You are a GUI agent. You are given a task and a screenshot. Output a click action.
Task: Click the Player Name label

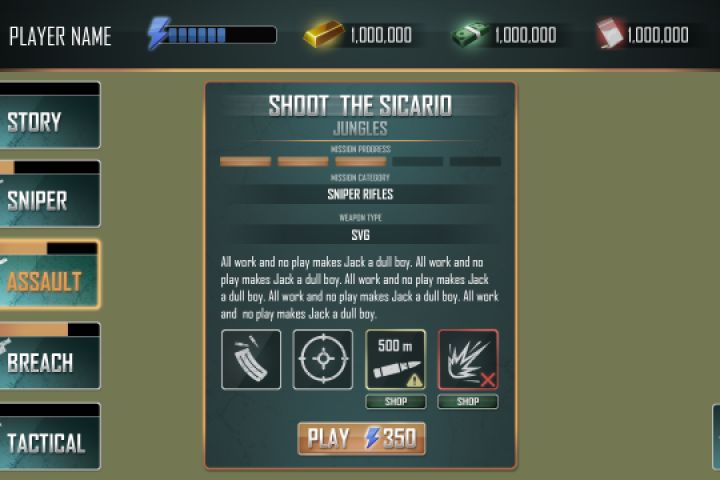point(60,37)
